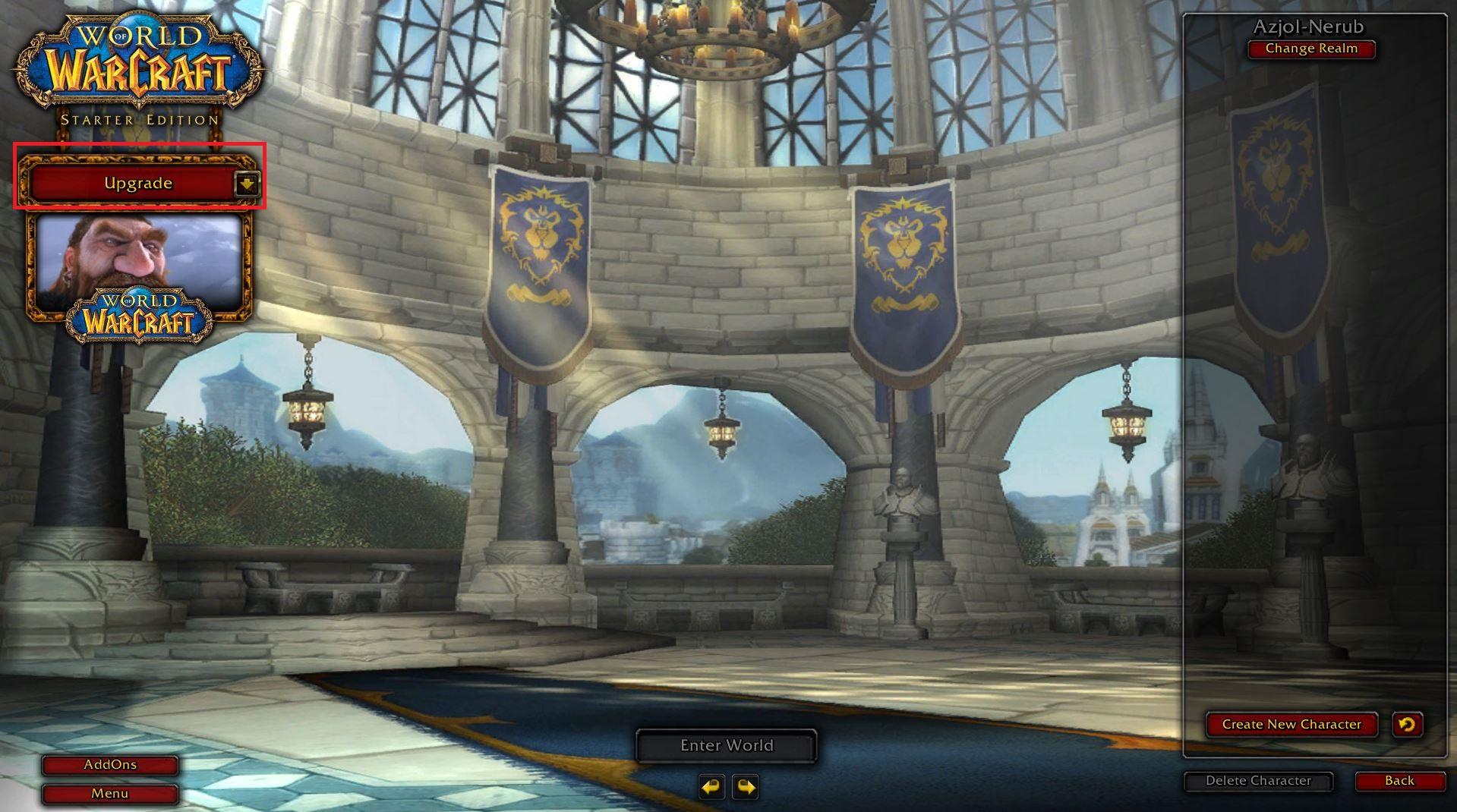Go Back to the login screen

click(x=1399, y=781)
